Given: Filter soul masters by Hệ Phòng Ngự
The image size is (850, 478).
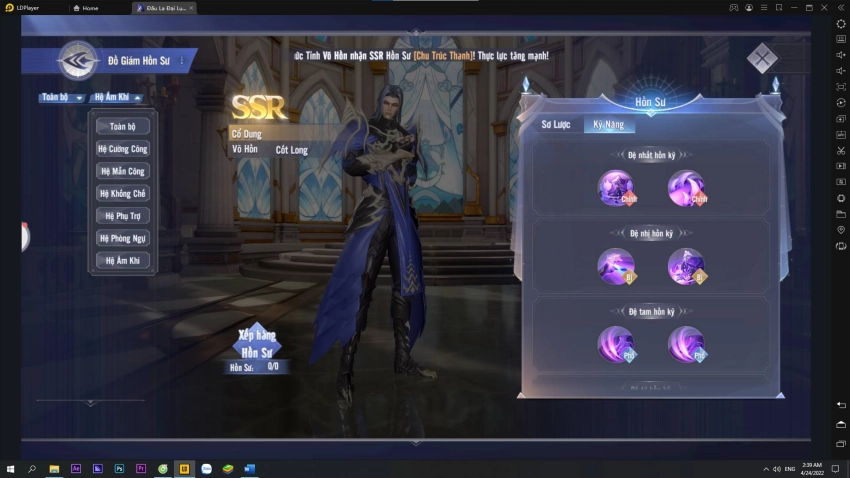Looking at the screenshot, I should [x=123, y=238].
